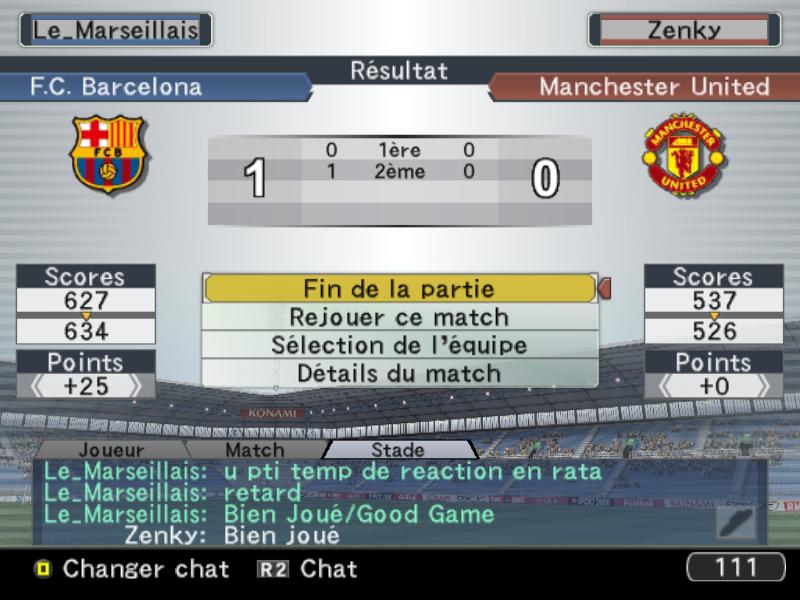View Détails du match
The height and width of the screenshot is (600, 800).
400,373
